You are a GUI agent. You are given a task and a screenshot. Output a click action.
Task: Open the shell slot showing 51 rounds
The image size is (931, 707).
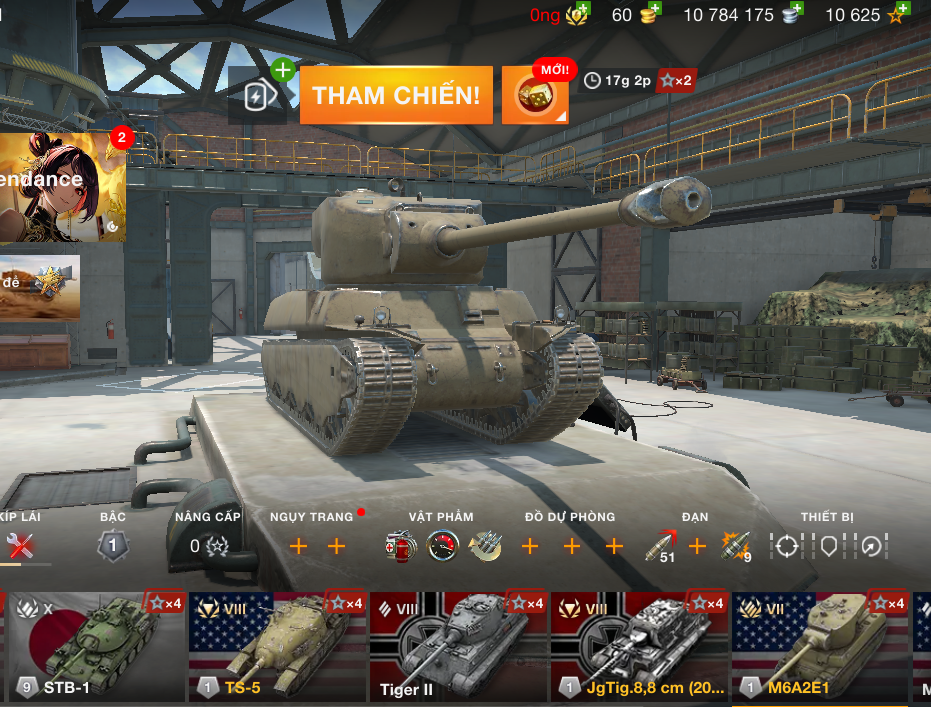tap(660, 546)
